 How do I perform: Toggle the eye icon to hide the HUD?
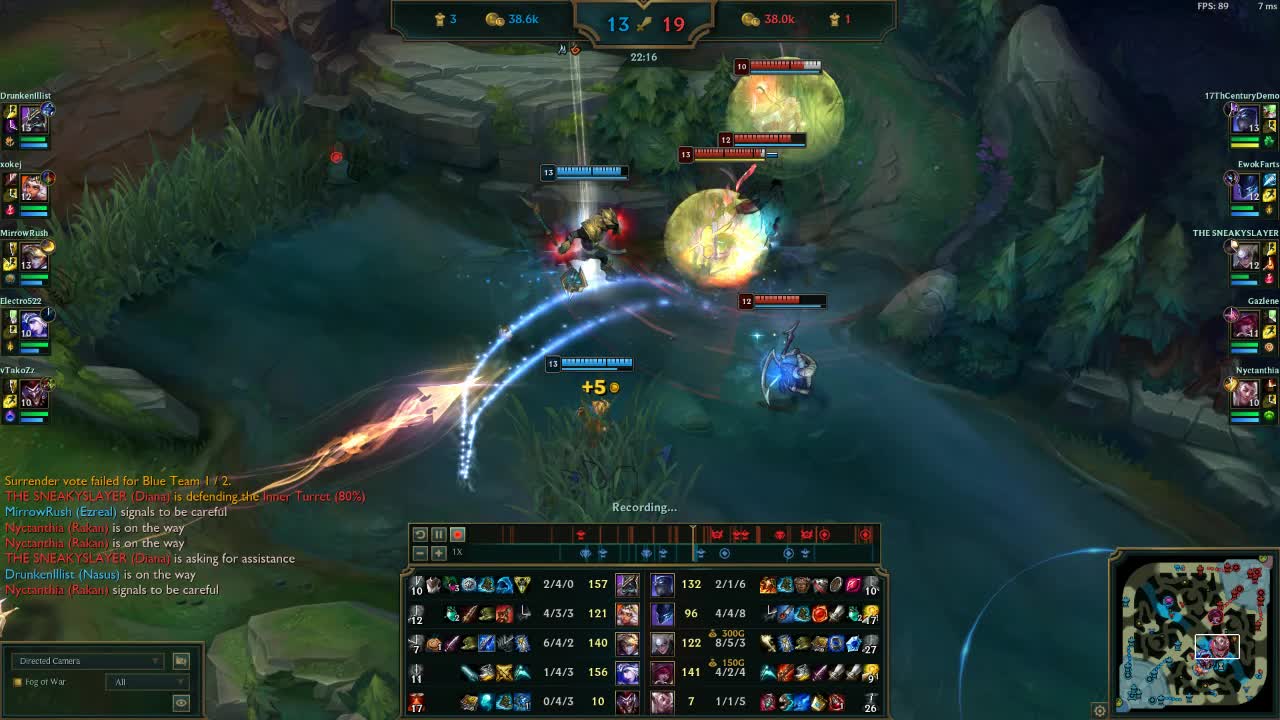coord(181,702)
